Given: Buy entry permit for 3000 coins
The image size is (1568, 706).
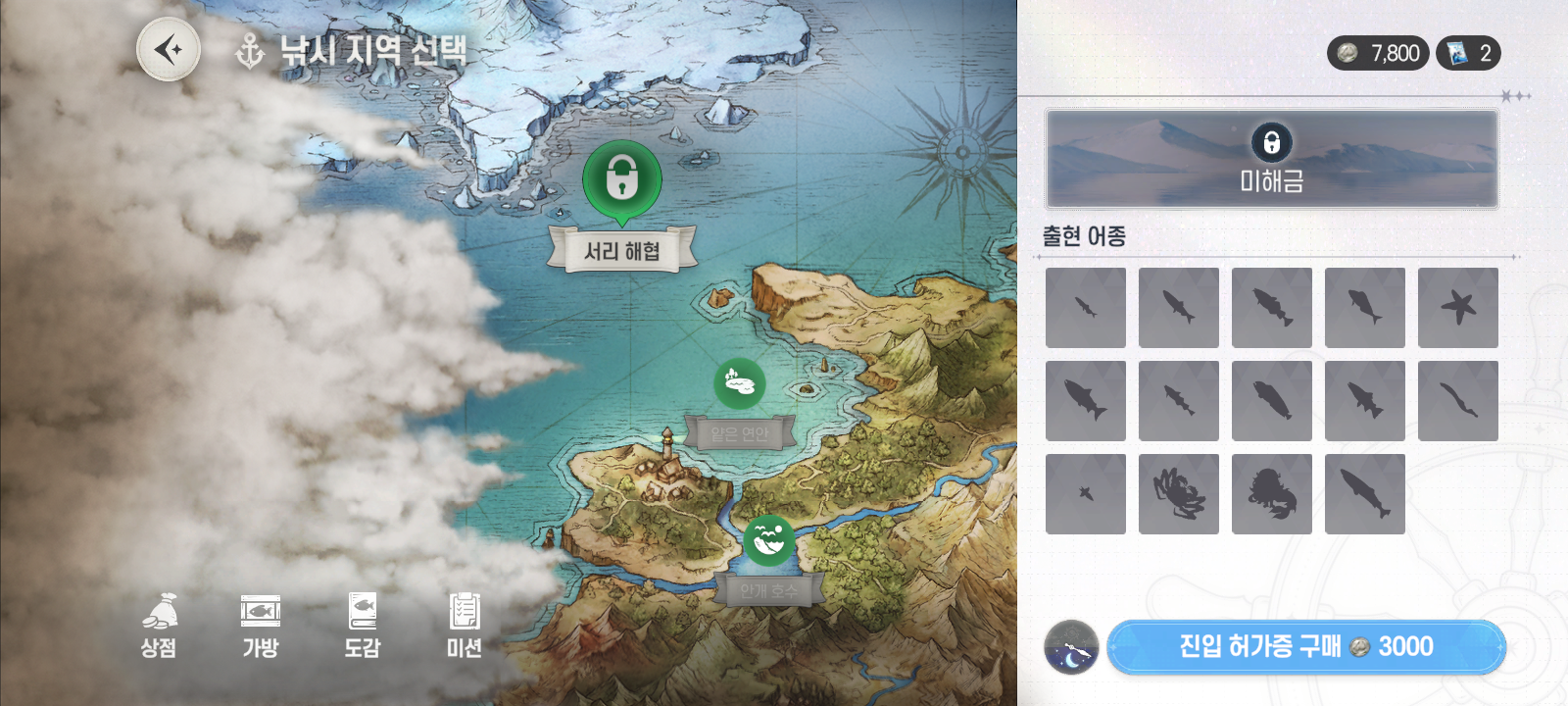Looking at the screenshot, I should pos(1305,647).
